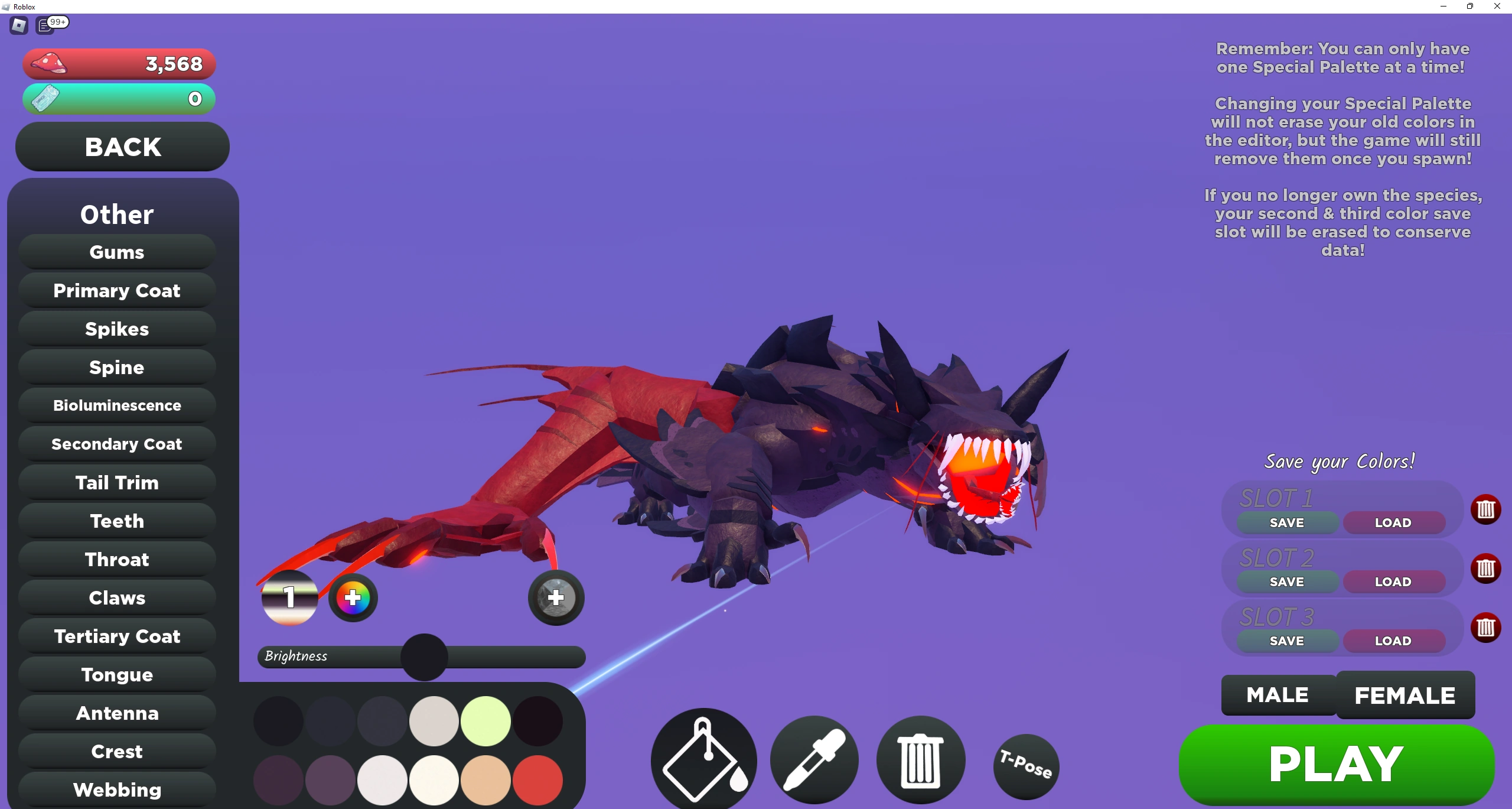Viewport: 1512px width, 809px height.
Task: Switch to the Primary Coat category
Action: tap(116, 290)
